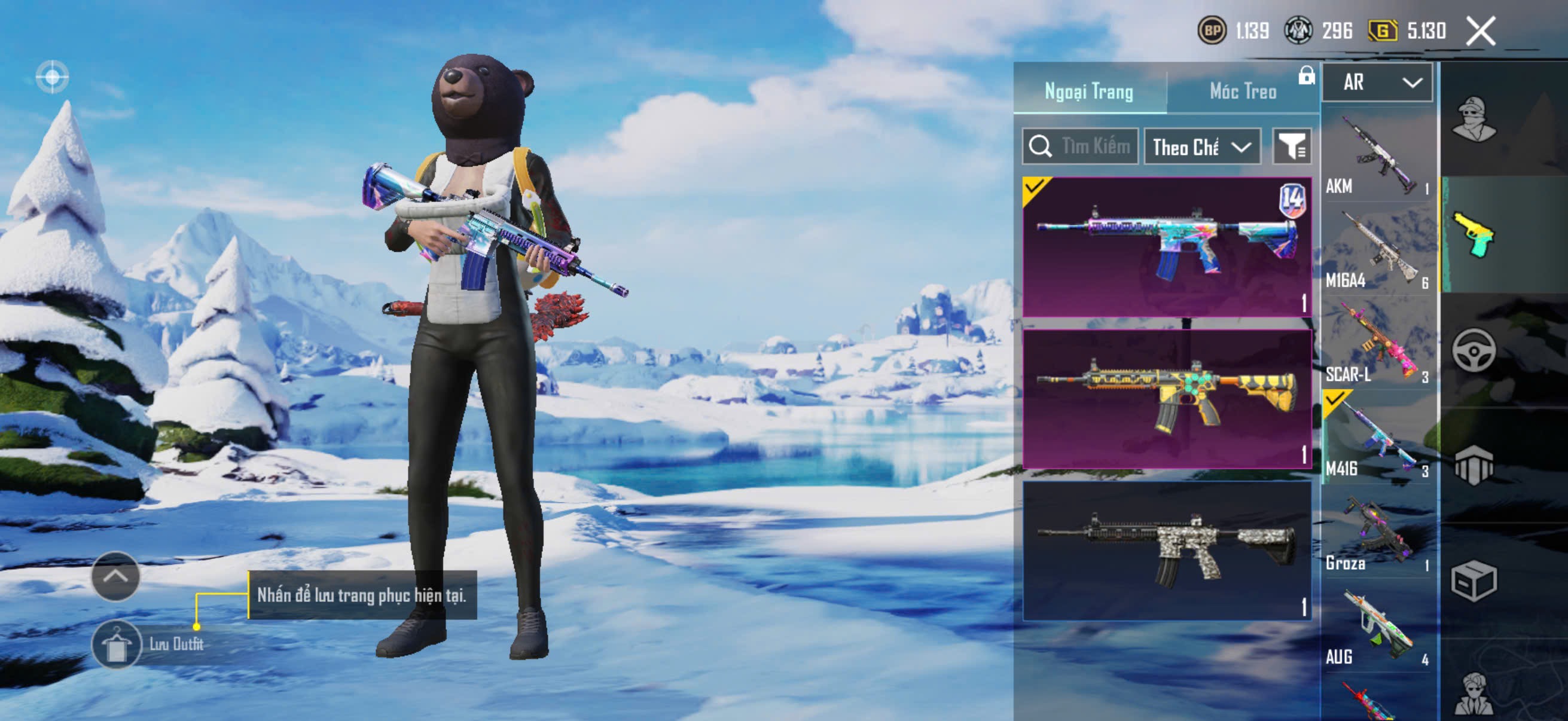Viewport: 1568px width, 721px height.
Task: Switch to the Ngoại Trang tab
Action: [1088, 91]
